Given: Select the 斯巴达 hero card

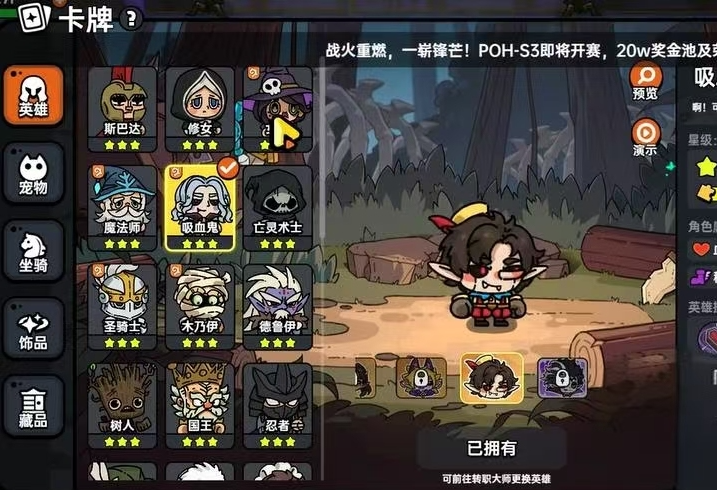Looking at the screenshot, I should (121, 108).
